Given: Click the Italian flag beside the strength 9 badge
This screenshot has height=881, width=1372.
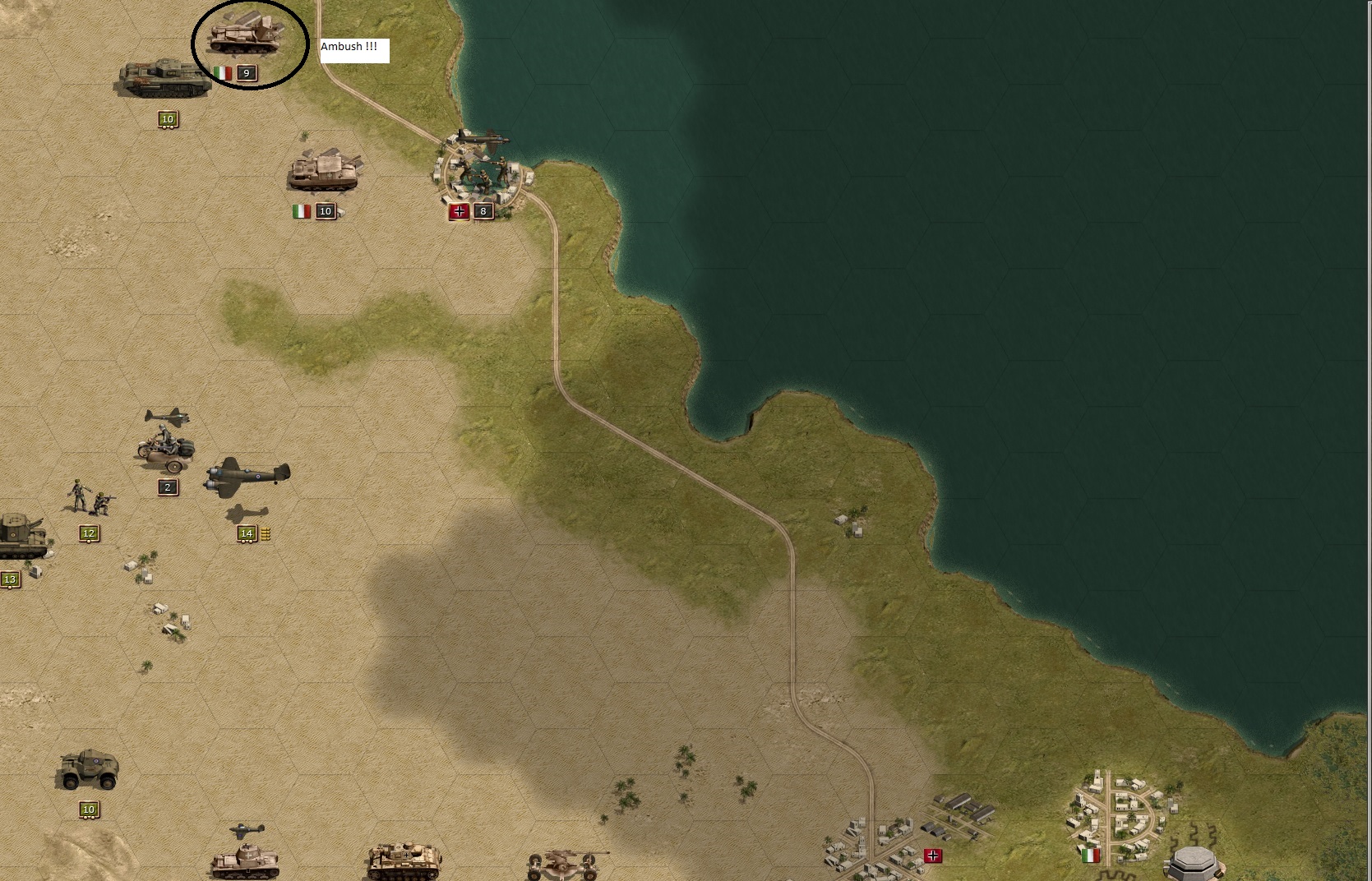Looking at the screenshot, I should (x=223, y=73).
